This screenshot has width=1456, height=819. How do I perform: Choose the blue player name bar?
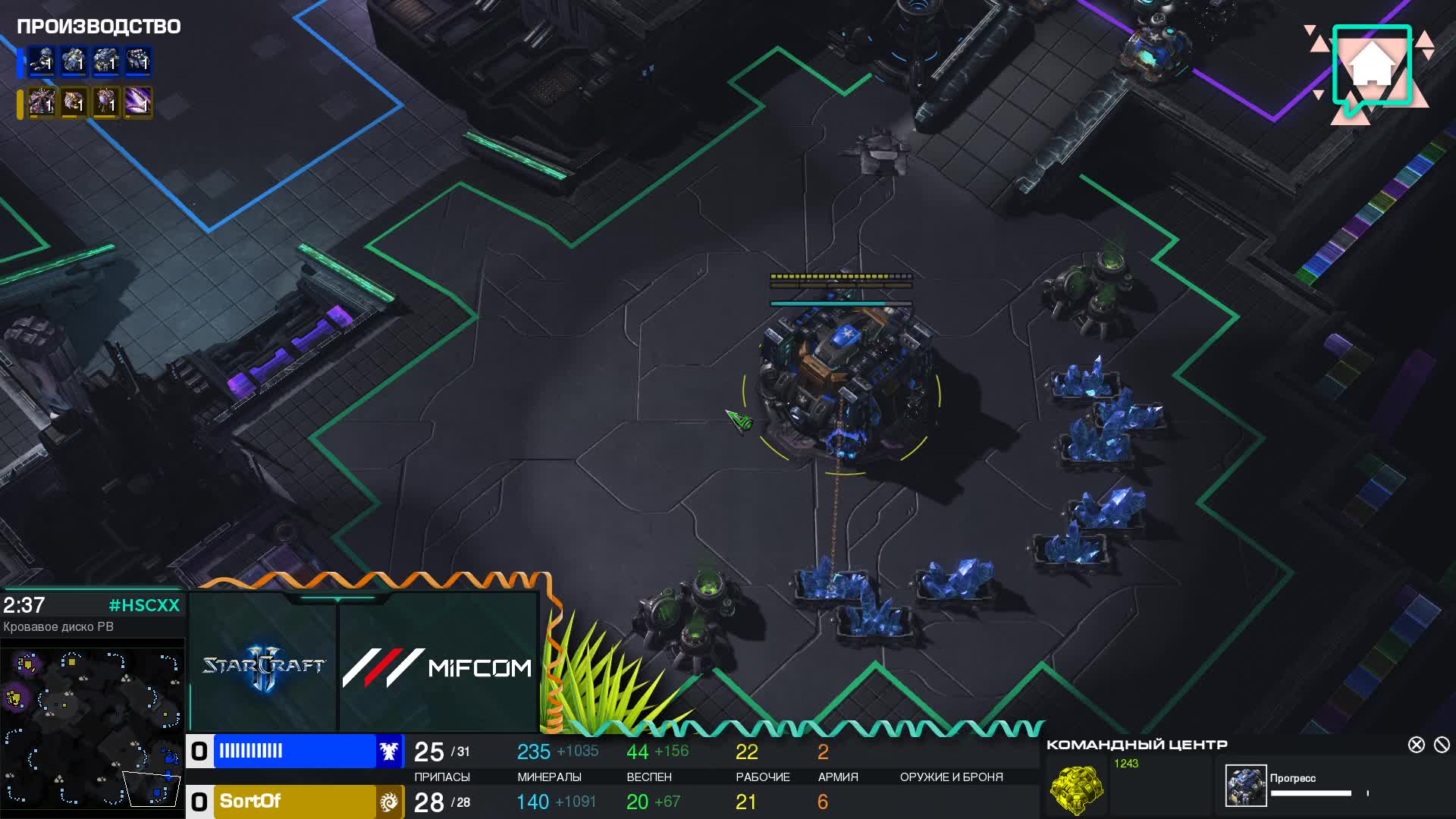pos(294,752)
